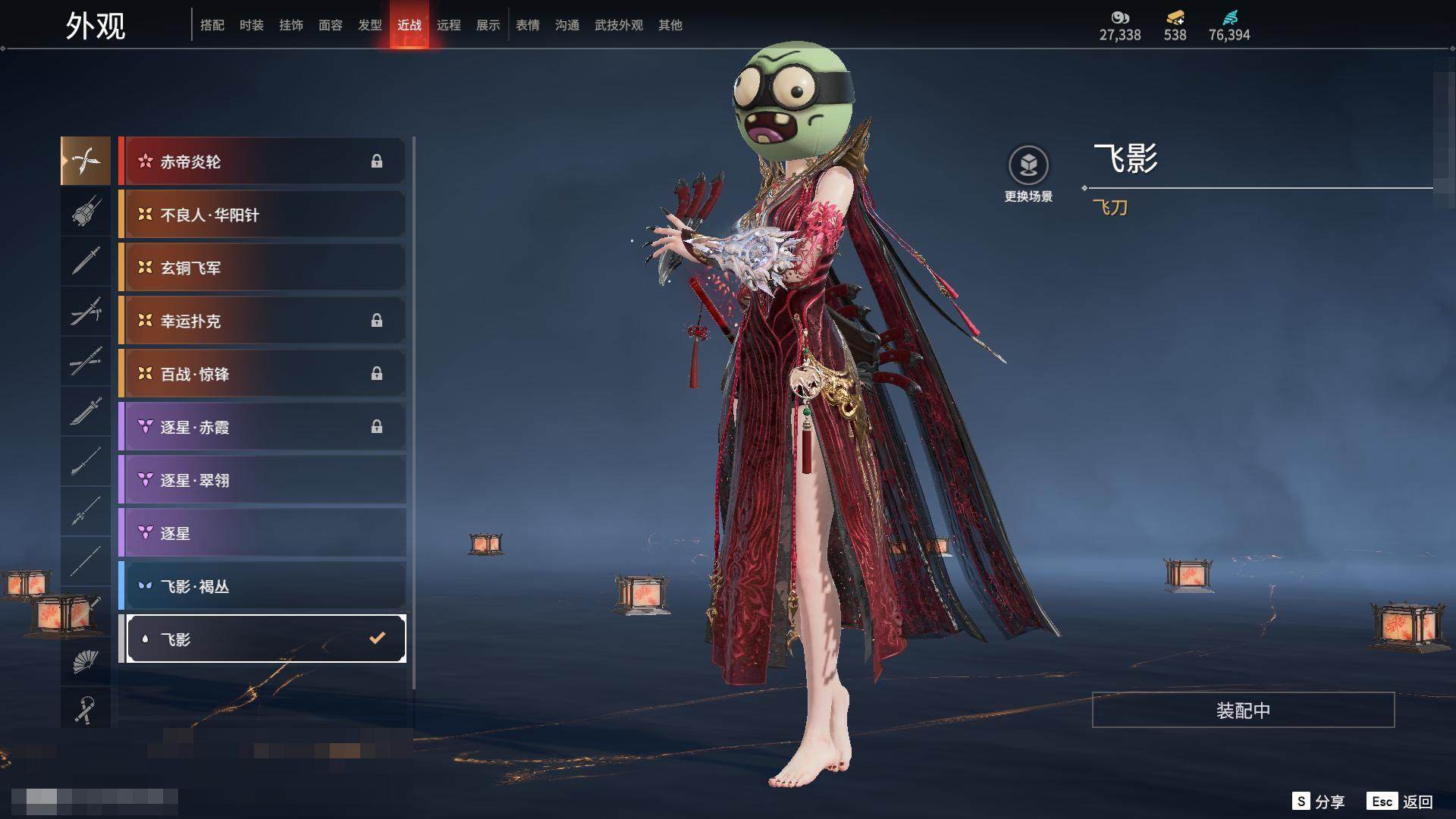Open the 武技外观 tab
The image size is (1456, 819).
tap(618, 25)
